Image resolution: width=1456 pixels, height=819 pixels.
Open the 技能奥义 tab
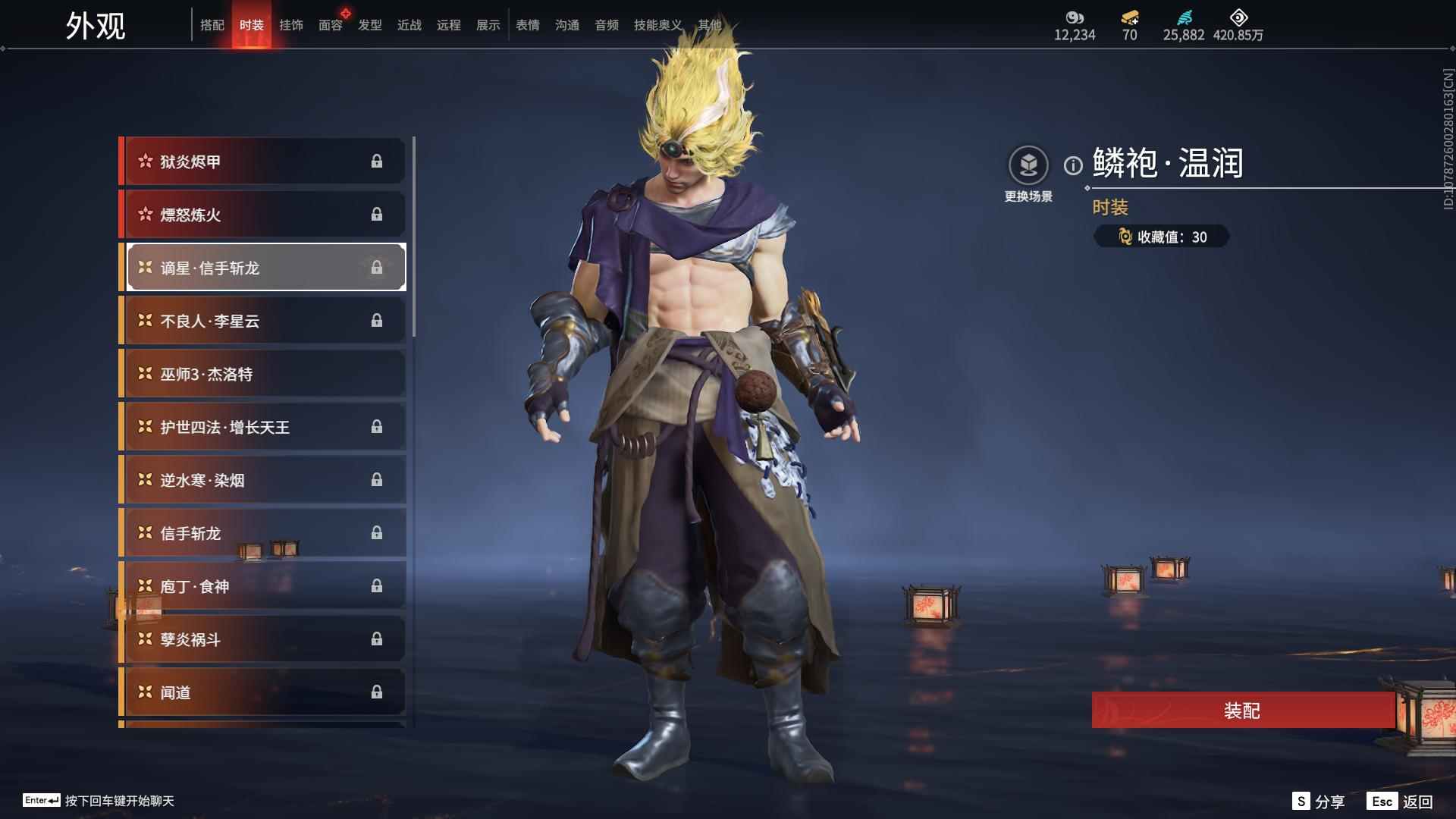click(x=657, y=25)
